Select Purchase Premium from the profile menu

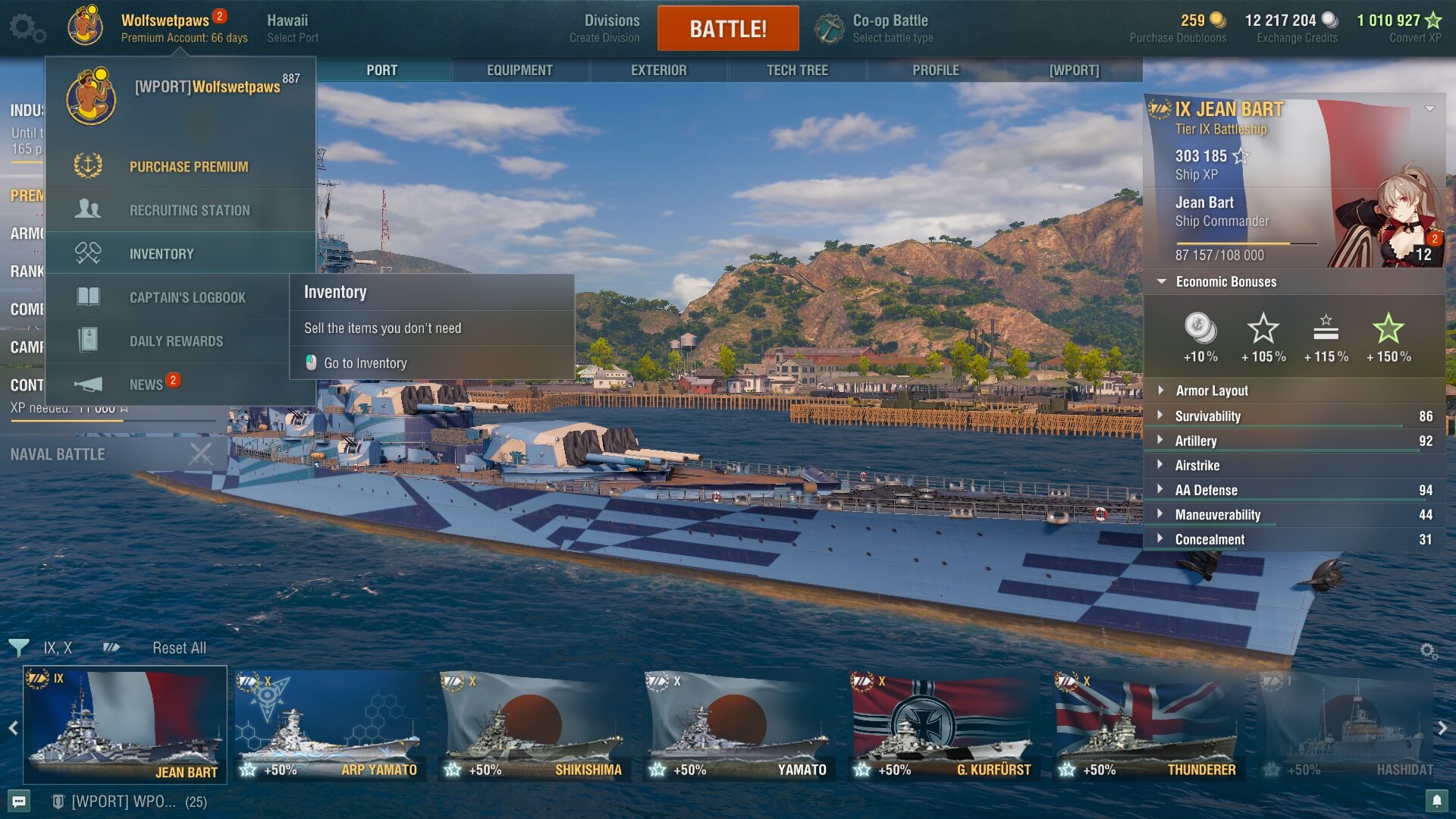188,167
